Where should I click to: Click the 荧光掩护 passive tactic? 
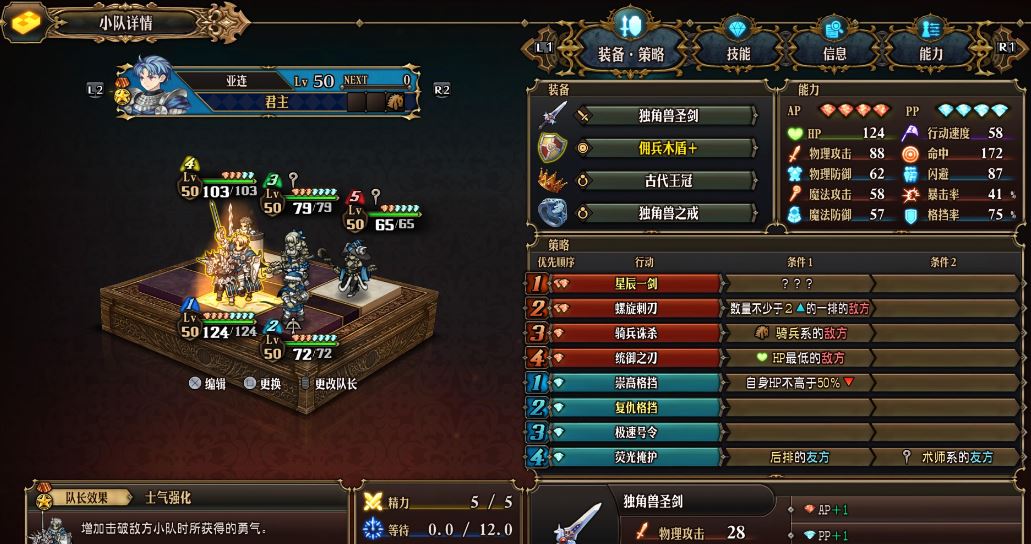tap(639, 457)
